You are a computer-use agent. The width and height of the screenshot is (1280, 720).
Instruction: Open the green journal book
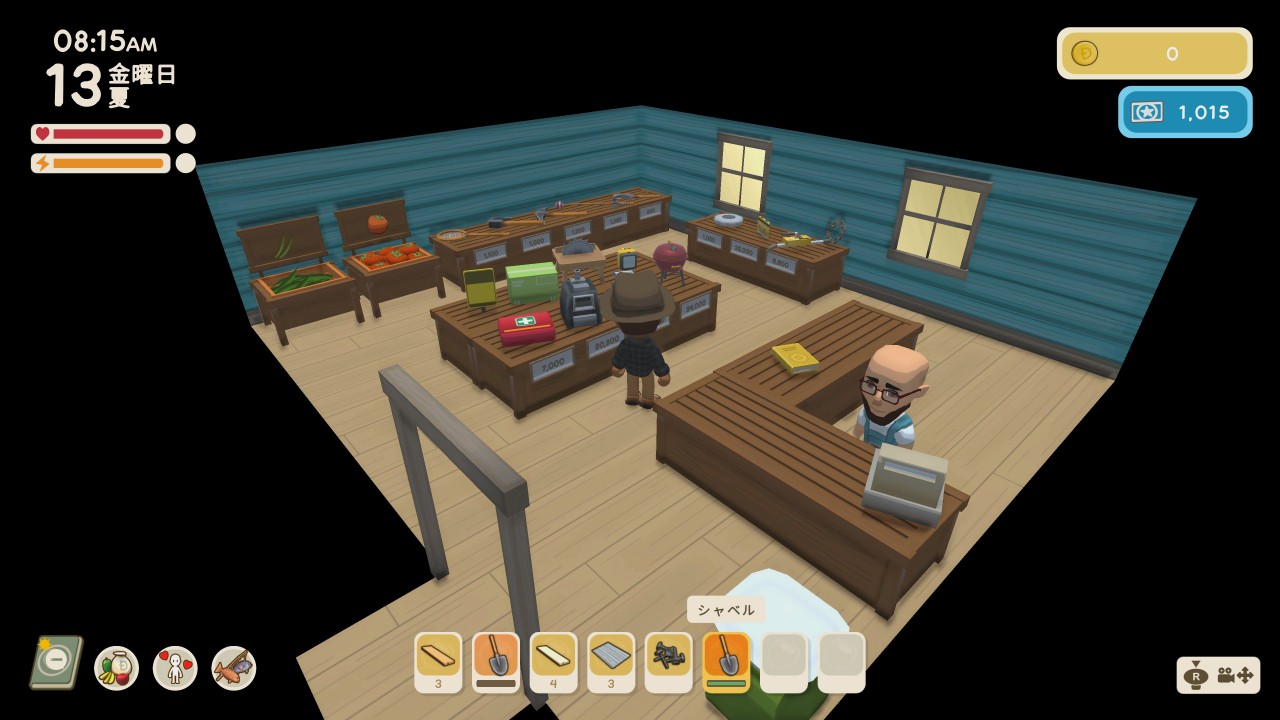point(55,661)
